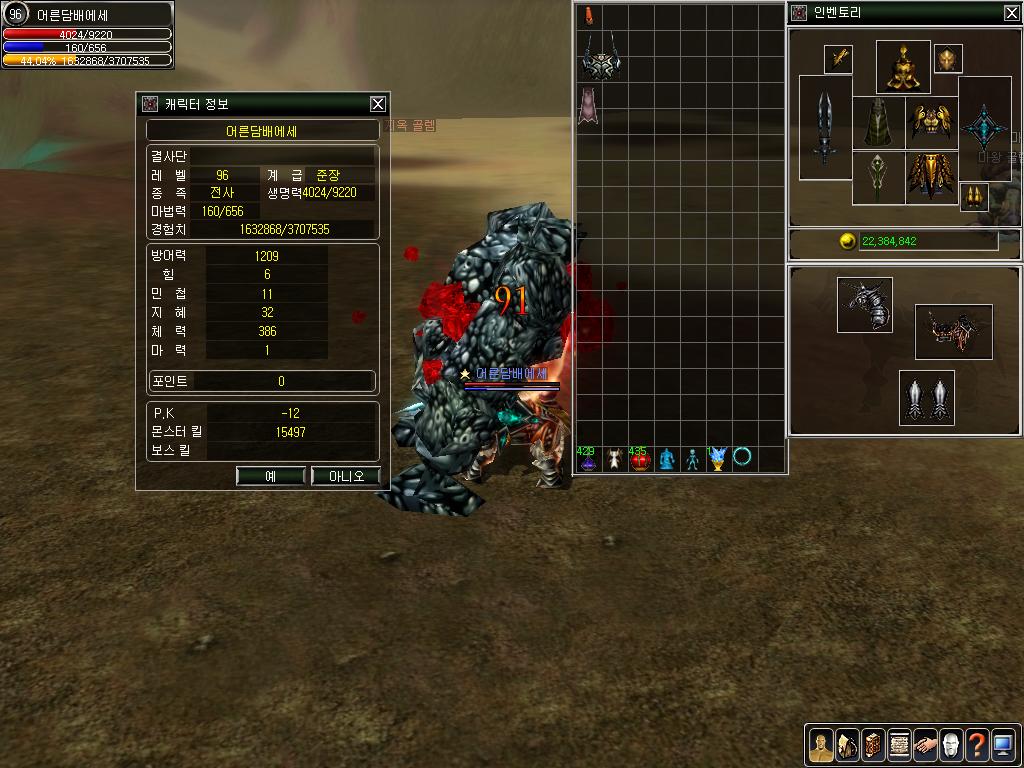Screen dimensions: 1024x768
Task: Use the red potion stack of 435
Action: [x=640, y=459]
